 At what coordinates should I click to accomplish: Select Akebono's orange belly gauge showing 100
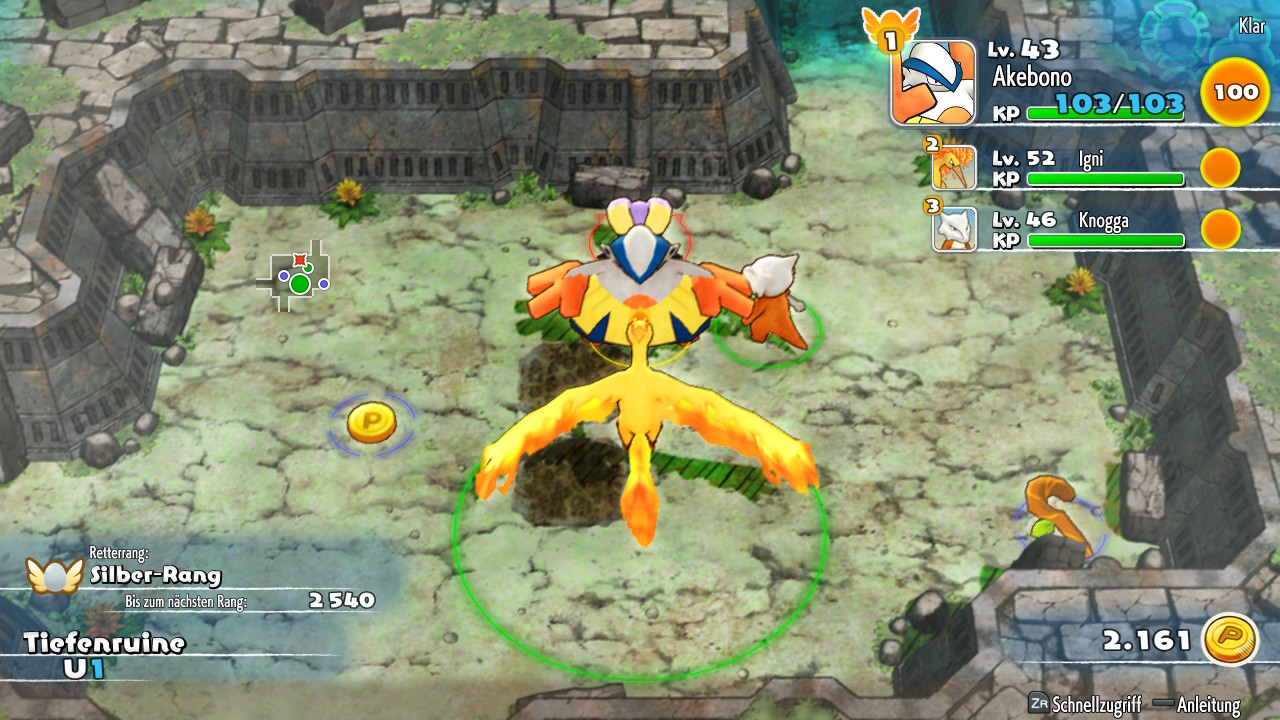point(1235,92)
